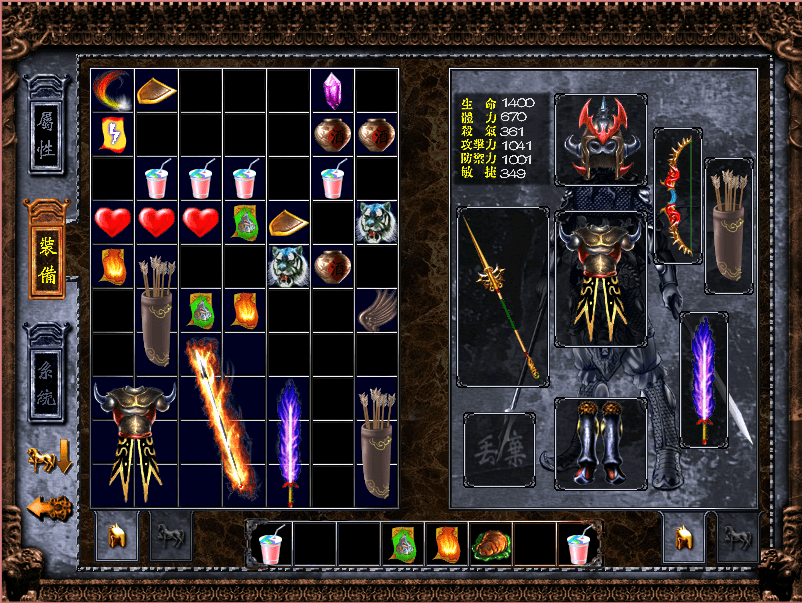Select the pink crystal in the inventory
Viewport: 802px width, 603px height.
coord(333,91)
